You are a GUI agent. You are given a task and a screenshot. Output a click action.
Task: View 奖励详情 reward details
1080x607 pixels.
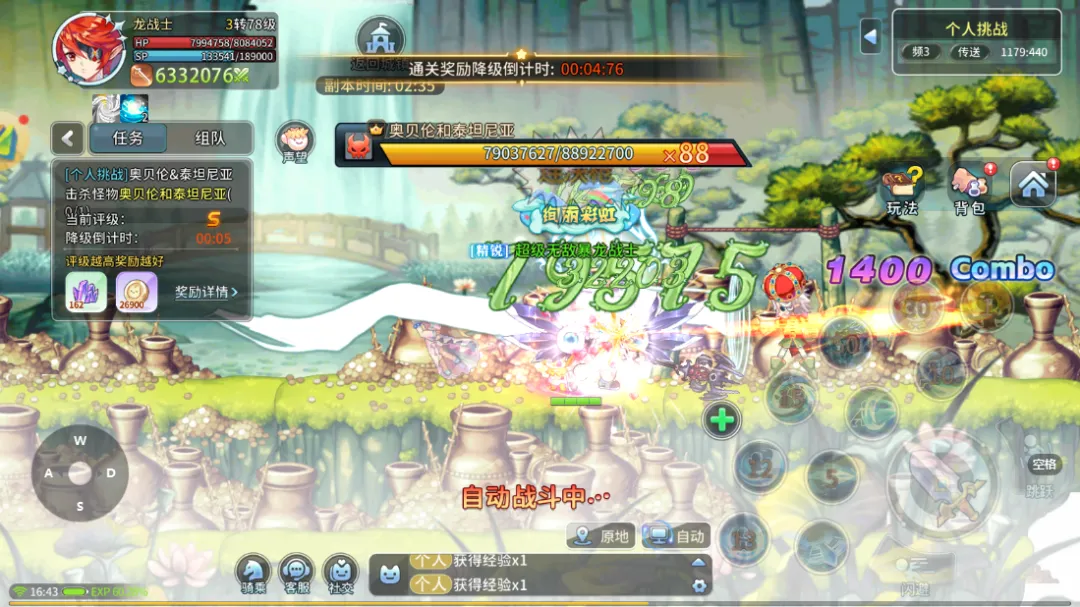(x=206, y=292)
